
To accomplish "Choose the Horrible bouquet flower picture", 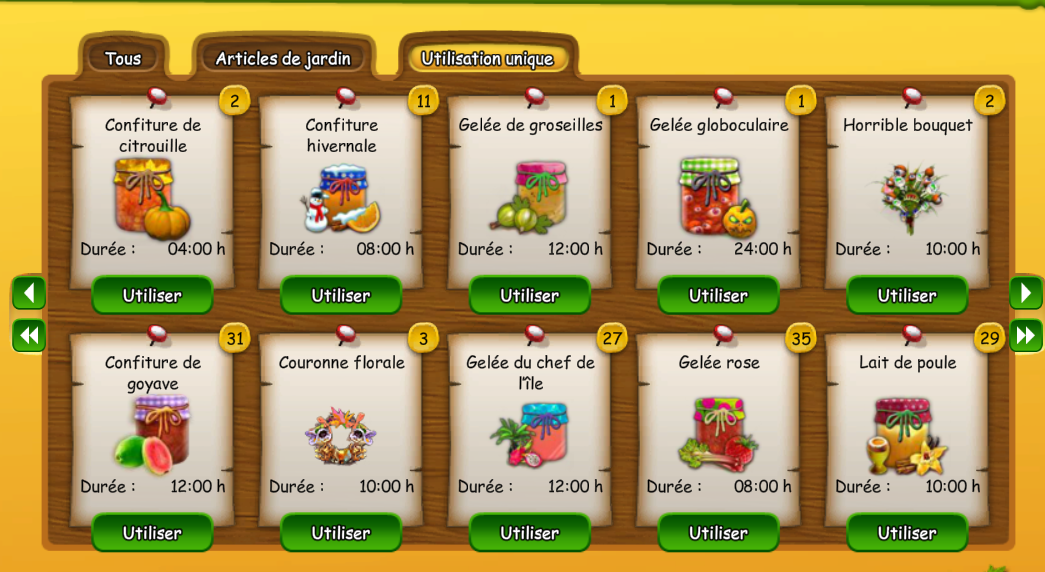I will [907, 197].
